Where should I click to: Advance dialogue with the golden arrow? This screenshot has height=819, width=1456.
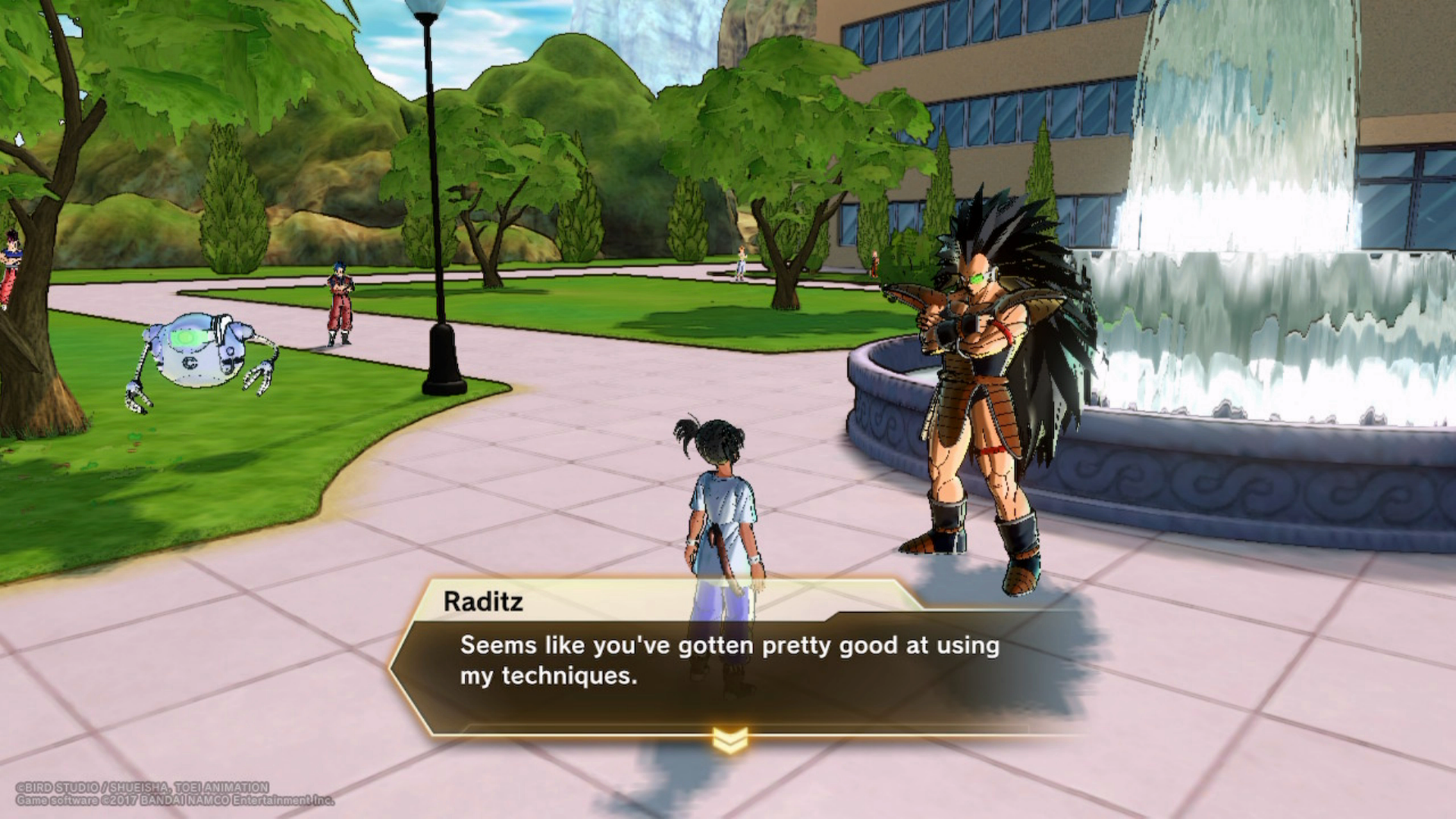coord(730,739)
